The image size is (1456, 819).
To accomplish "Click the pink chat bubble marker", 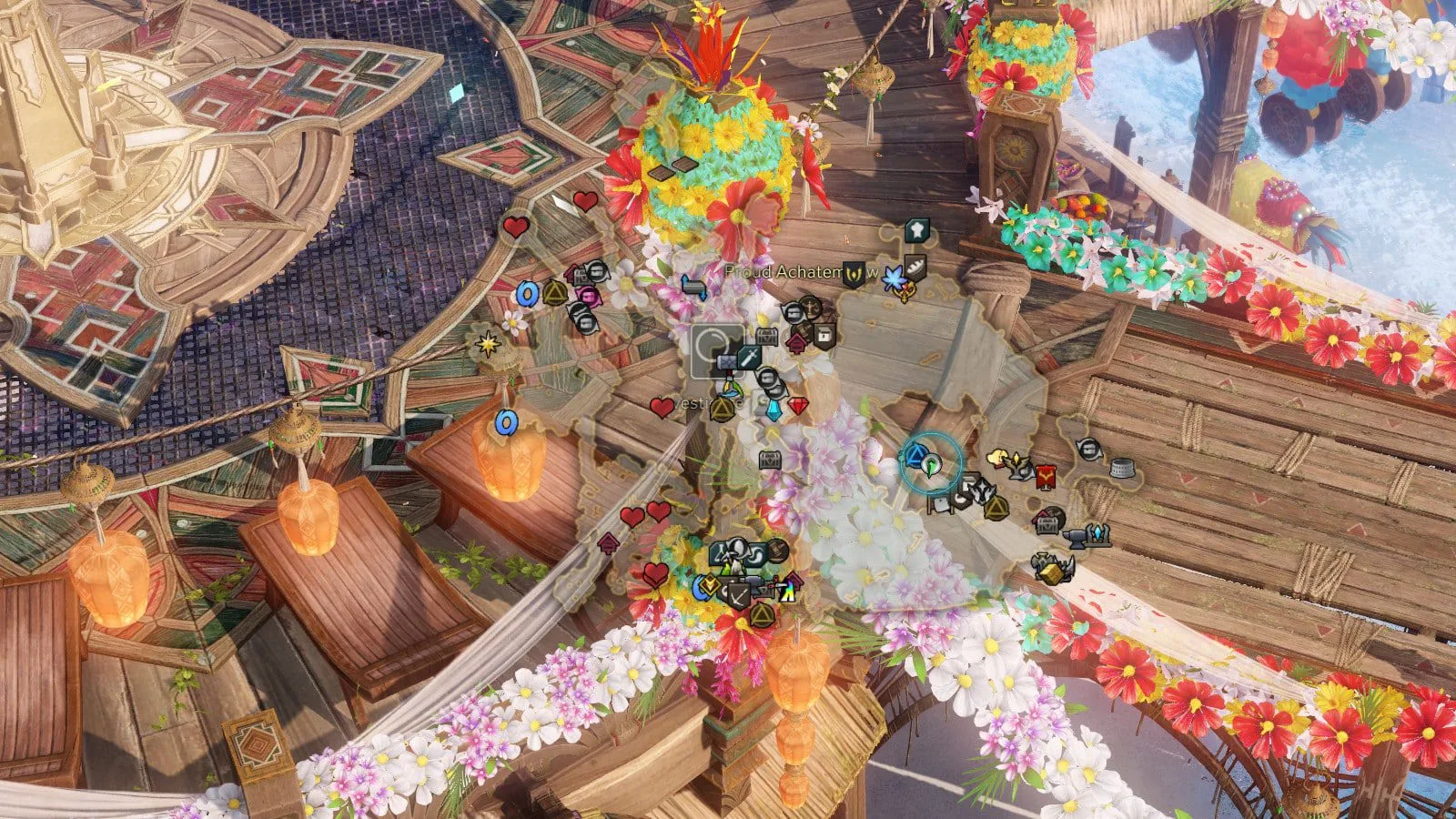I will click(589, 296).
